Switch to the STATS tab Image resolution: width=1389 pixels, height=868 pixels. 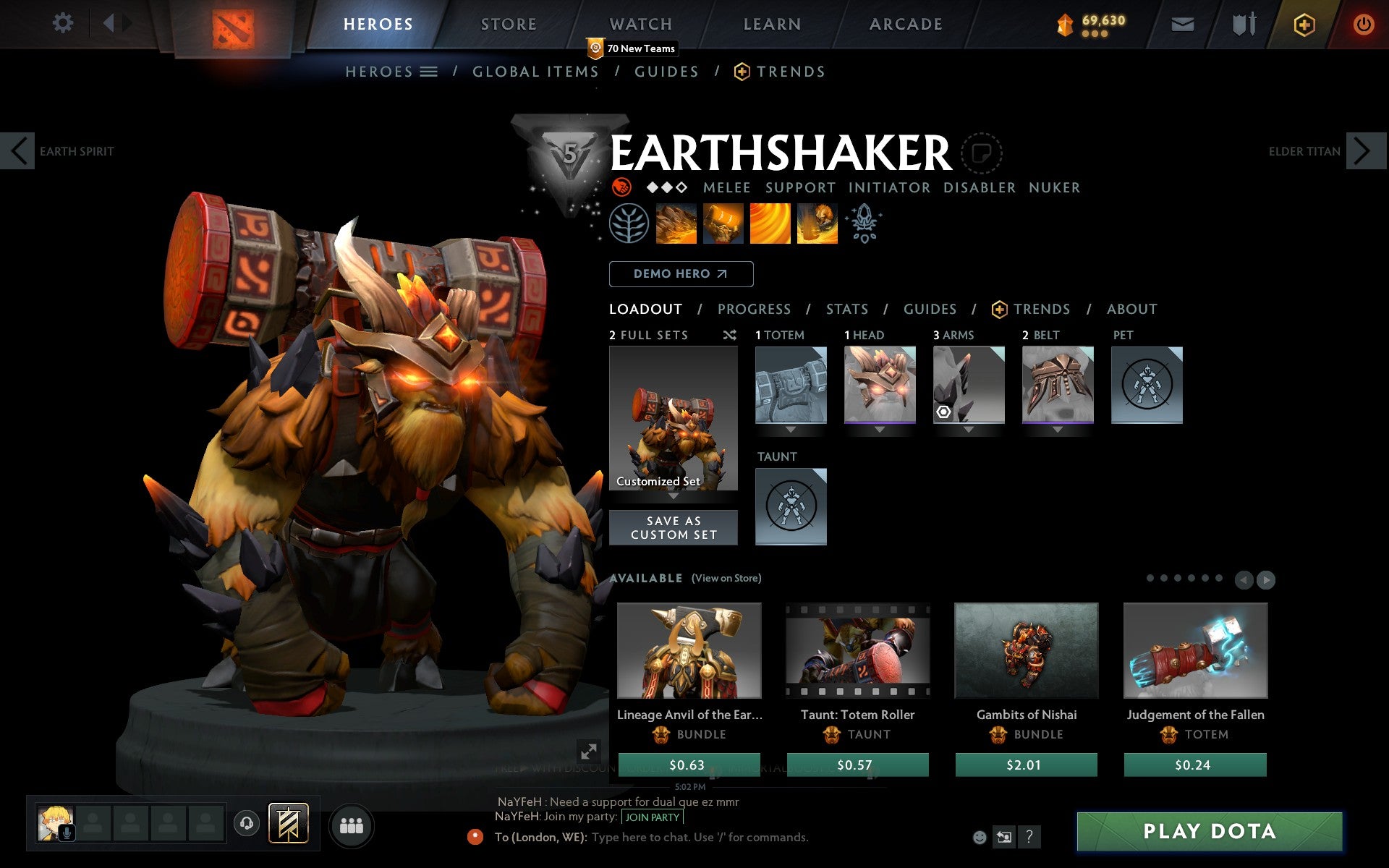pyautogui.click(x=846, y=309)
